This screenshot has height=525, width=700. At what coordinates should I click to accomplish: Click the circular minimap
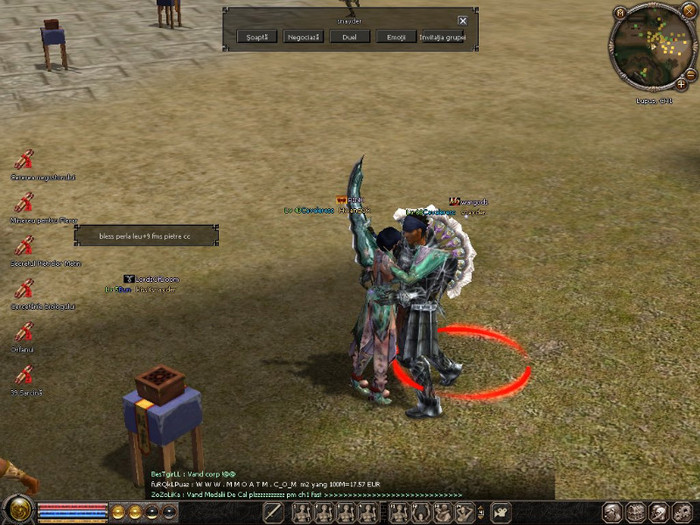653,48
